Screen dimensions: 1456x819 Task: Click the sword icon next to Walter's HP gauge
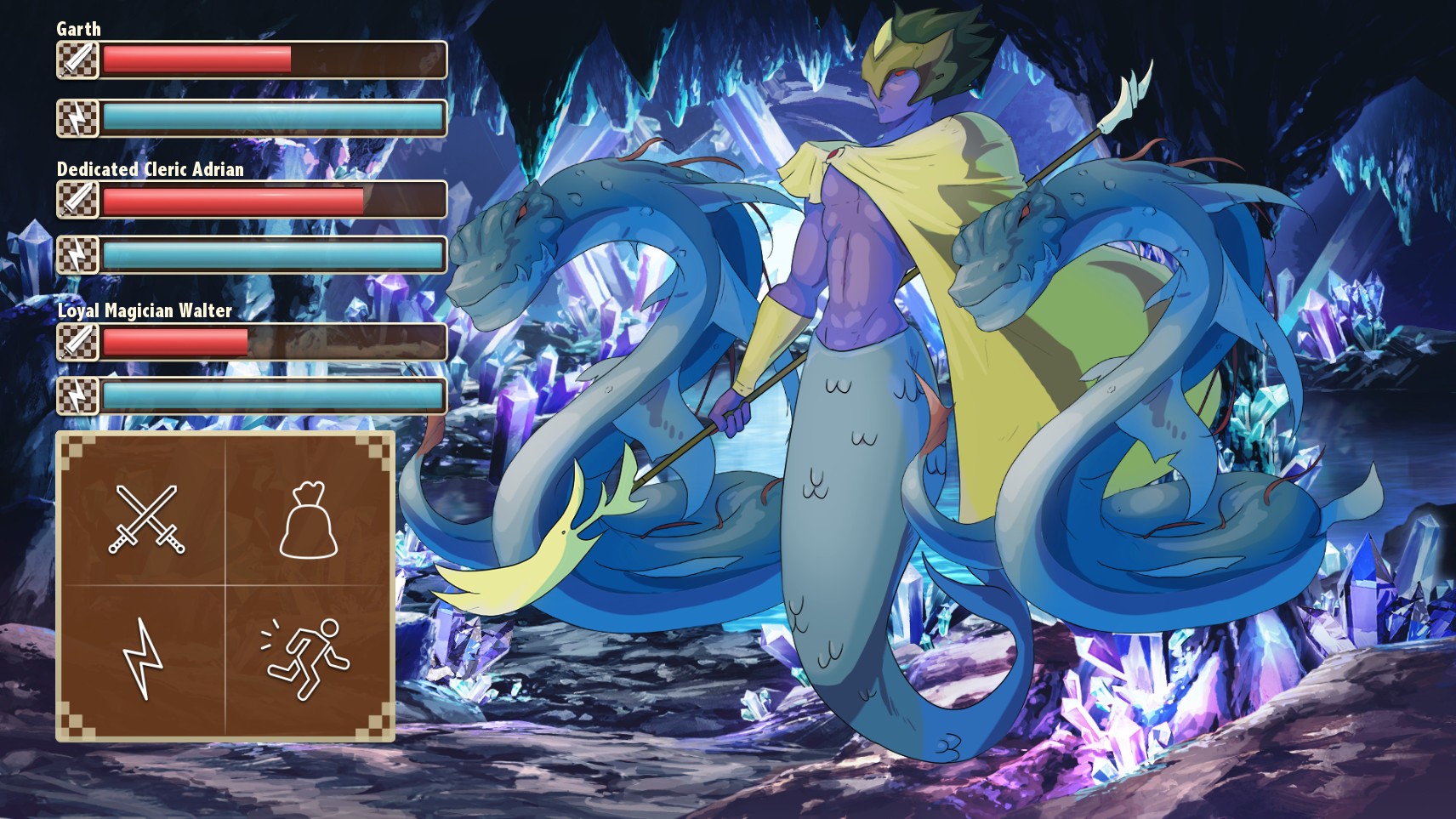click(x=77, y=343)
